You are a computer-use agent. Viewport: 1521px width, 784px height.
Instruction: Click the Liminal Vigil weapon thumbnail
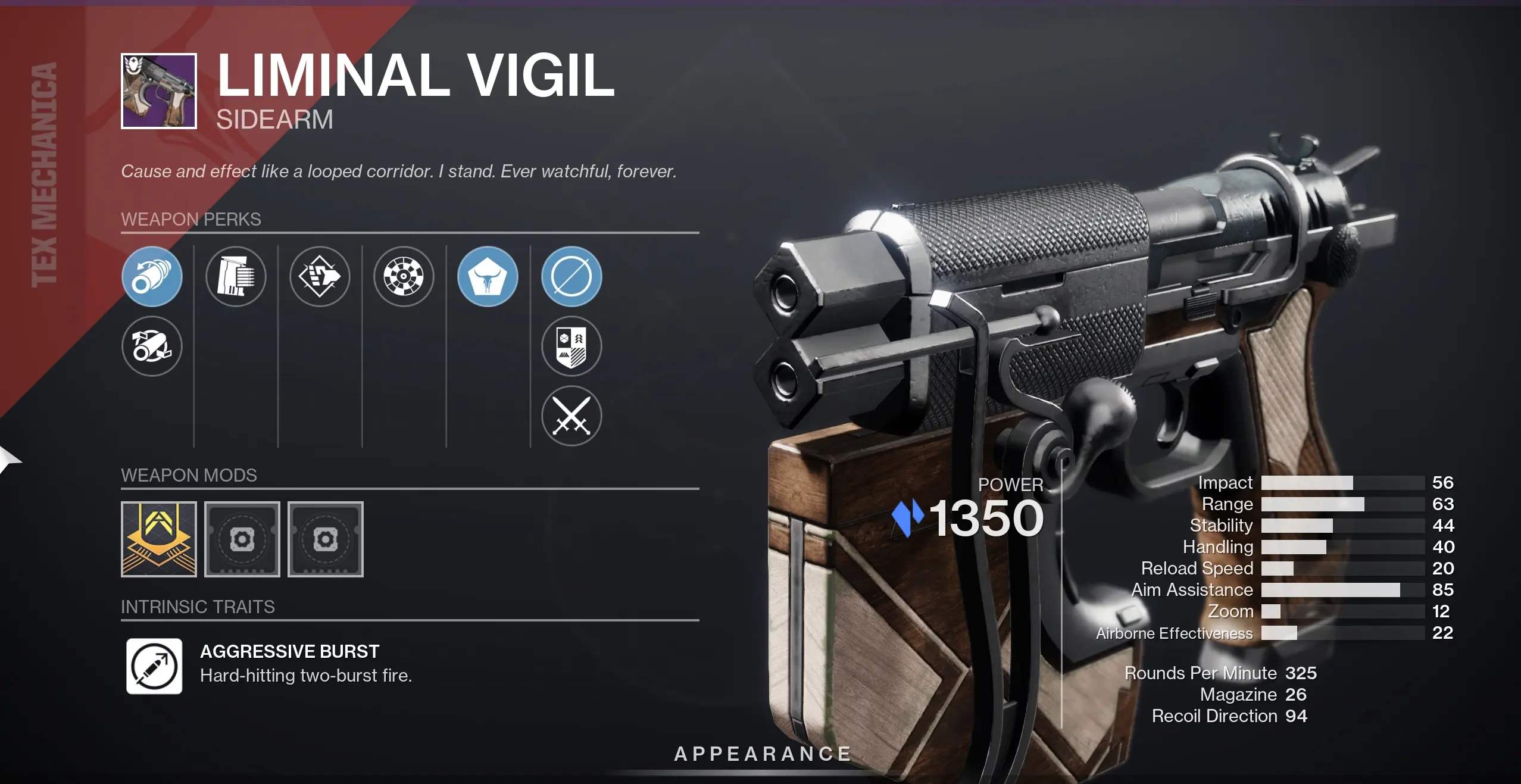click(158, 90)
